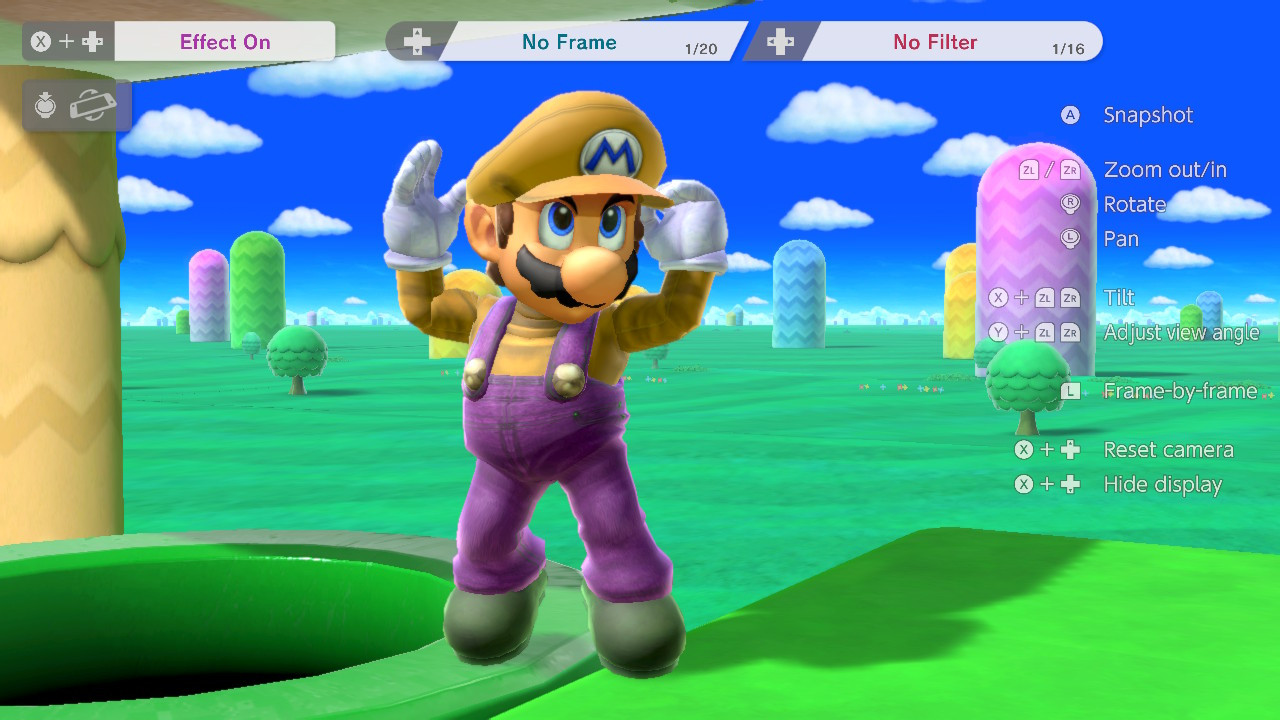The width and height of the screenshot is (1280, 720).
Task: Activate the Snapshot command
Action: [1148, 115]
